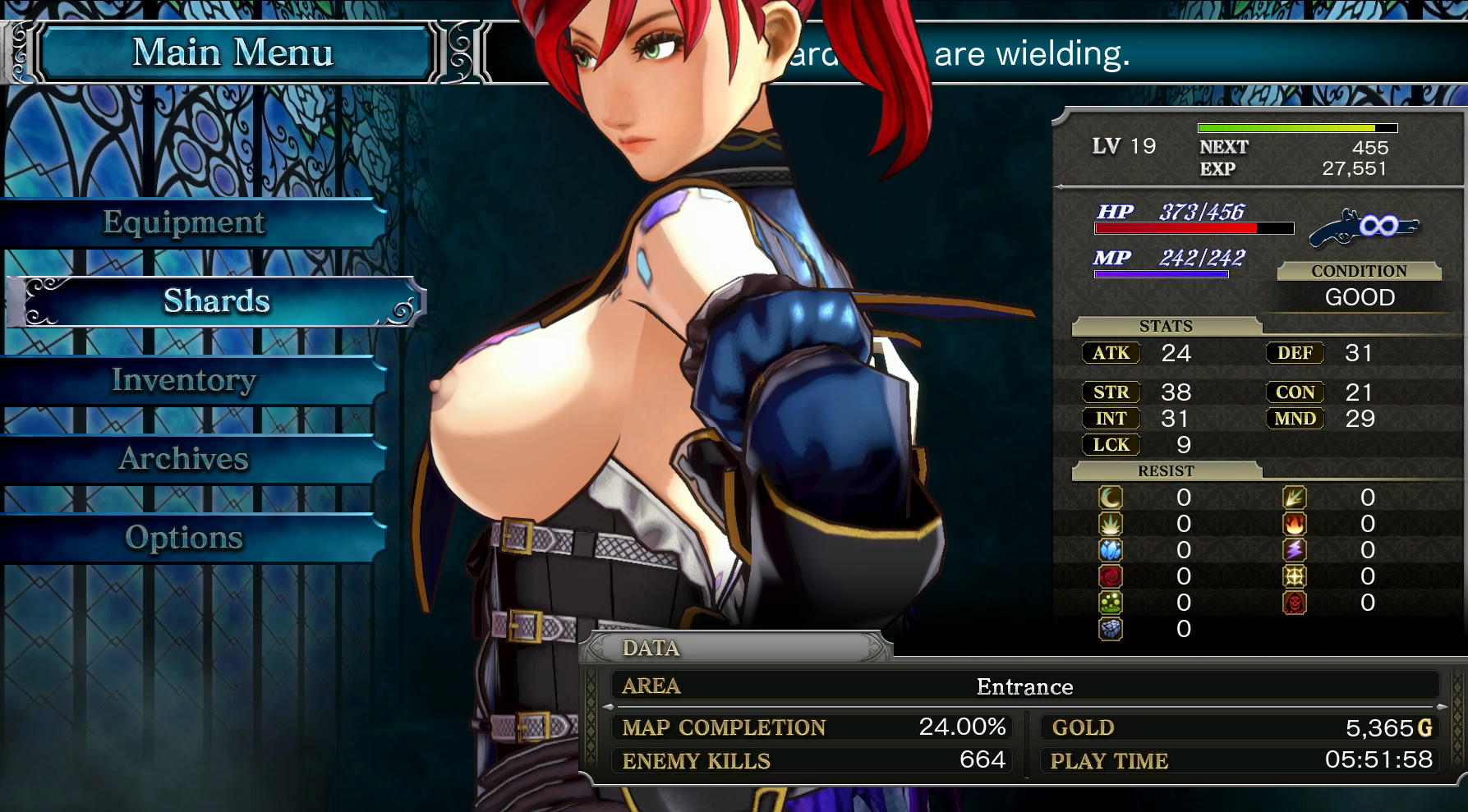The width and height of the screenshot is (1468, 812).
Task: Select the Shards menu entry
Action: pos(216,301)
